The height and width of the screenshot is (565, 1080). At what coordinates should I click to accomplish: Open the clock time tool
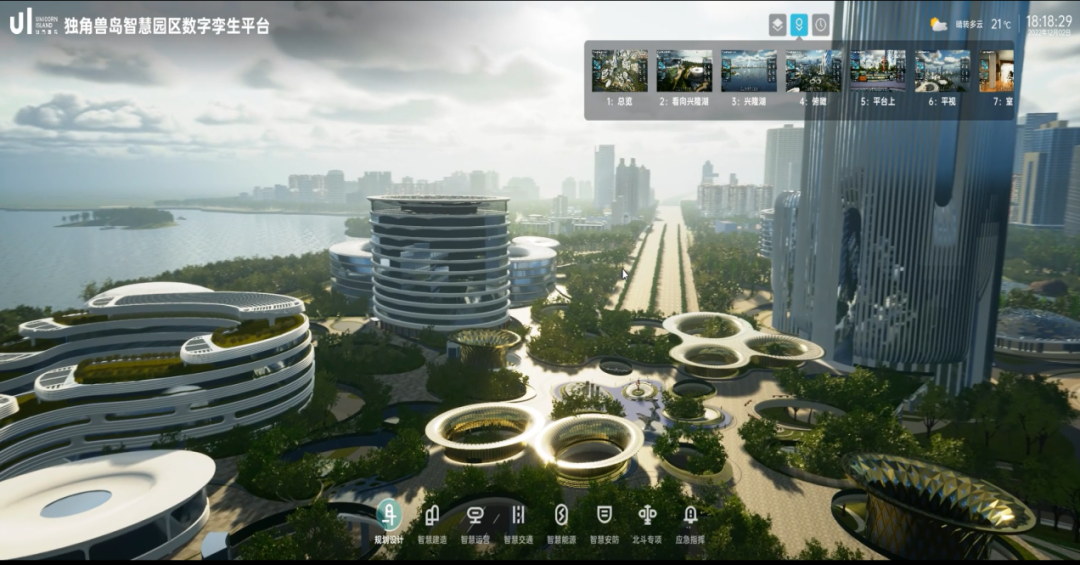(x=821, y=25)
